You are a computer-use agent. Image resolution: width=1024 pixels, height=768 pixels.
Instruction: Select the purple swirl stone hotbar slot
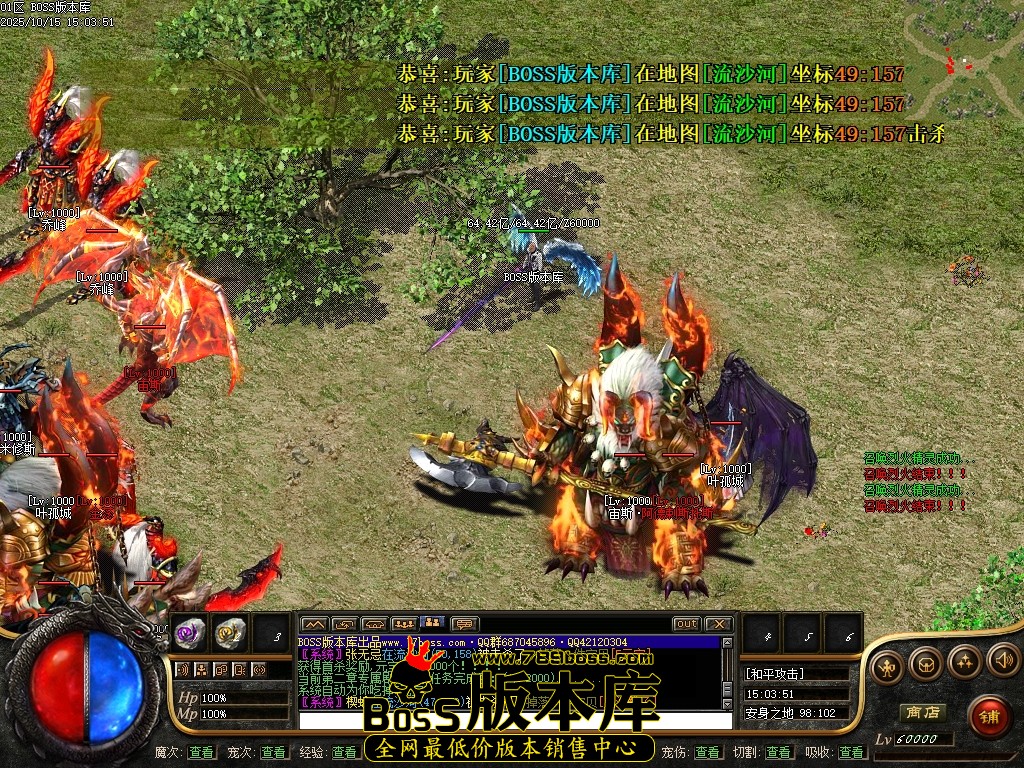(190, 633)
